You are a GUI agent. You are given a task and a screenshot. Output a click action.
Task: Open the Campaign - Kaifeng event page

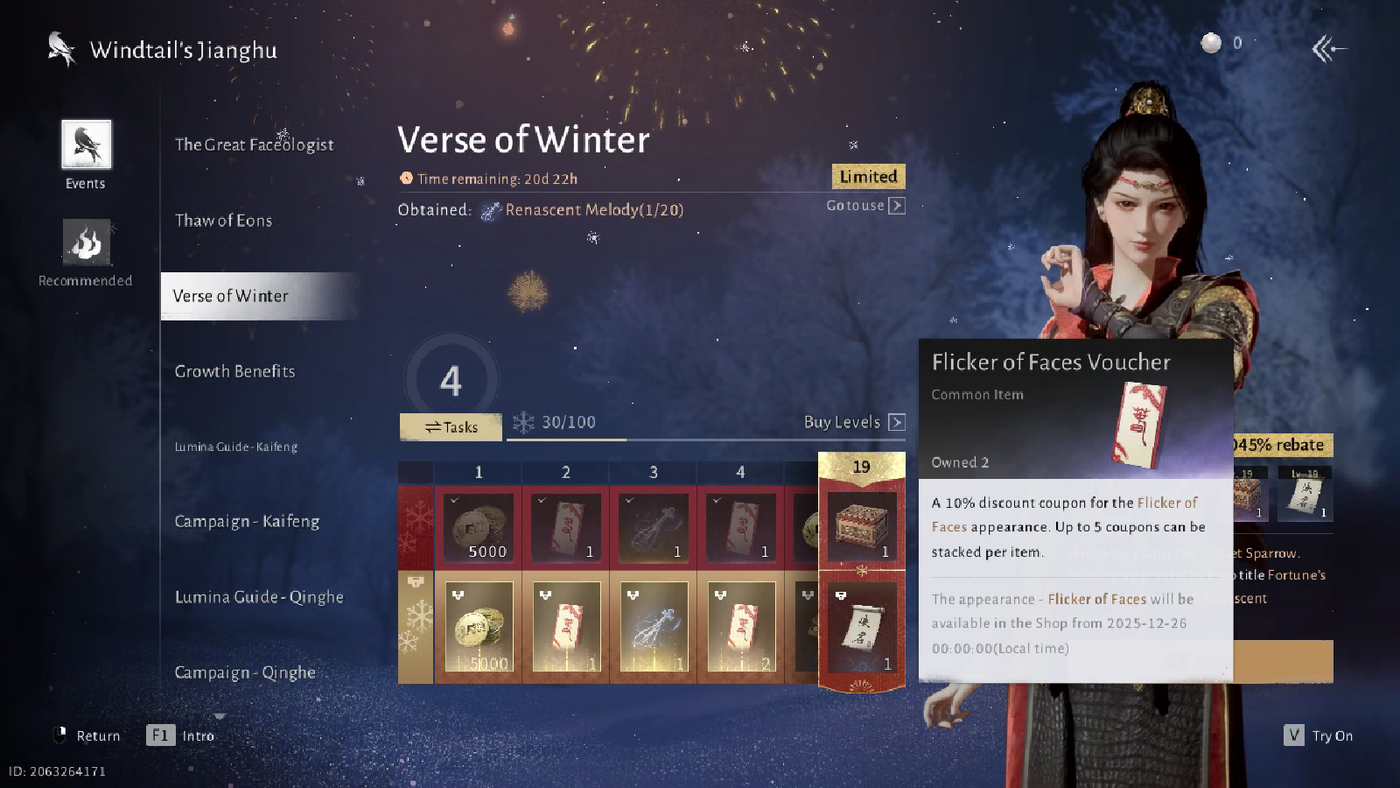tap(248, 521)
